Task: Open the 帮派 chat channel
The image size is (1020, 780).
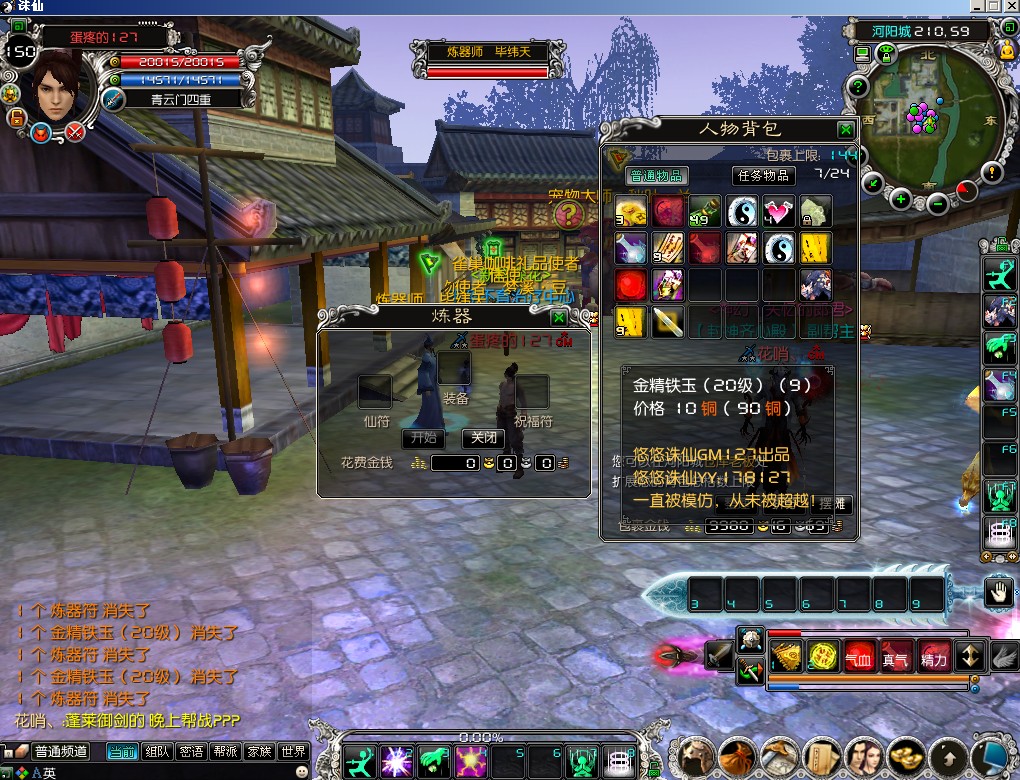Action: (225, 752)
